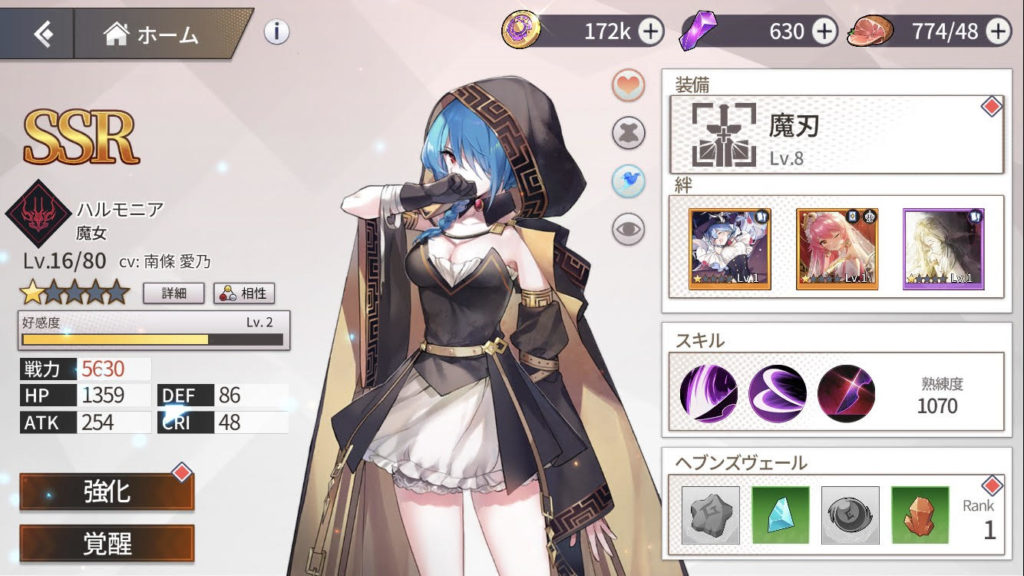Show the 相性 compatibility chart

coord(244,293)
